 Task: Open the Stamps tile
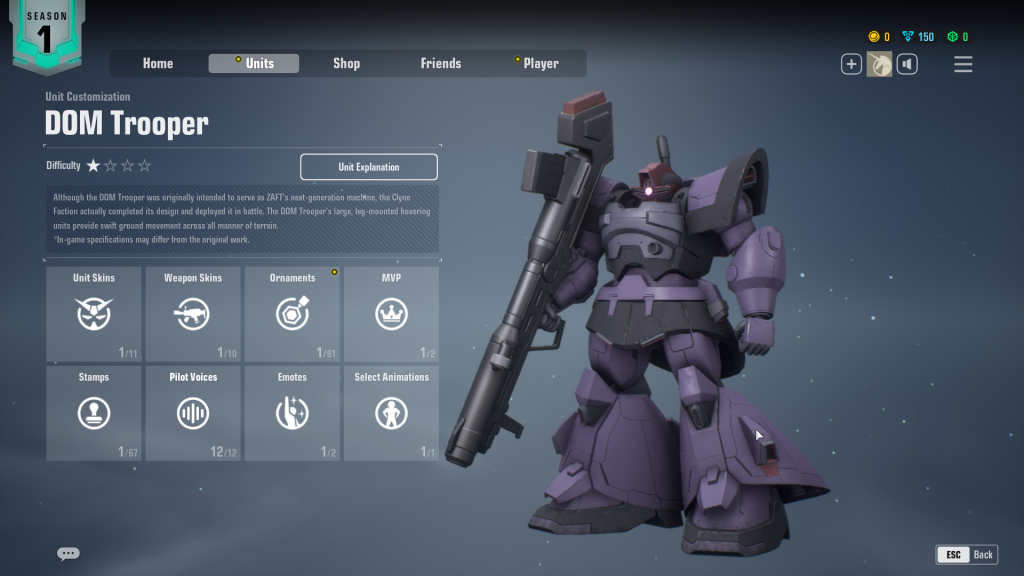(94, 413)
